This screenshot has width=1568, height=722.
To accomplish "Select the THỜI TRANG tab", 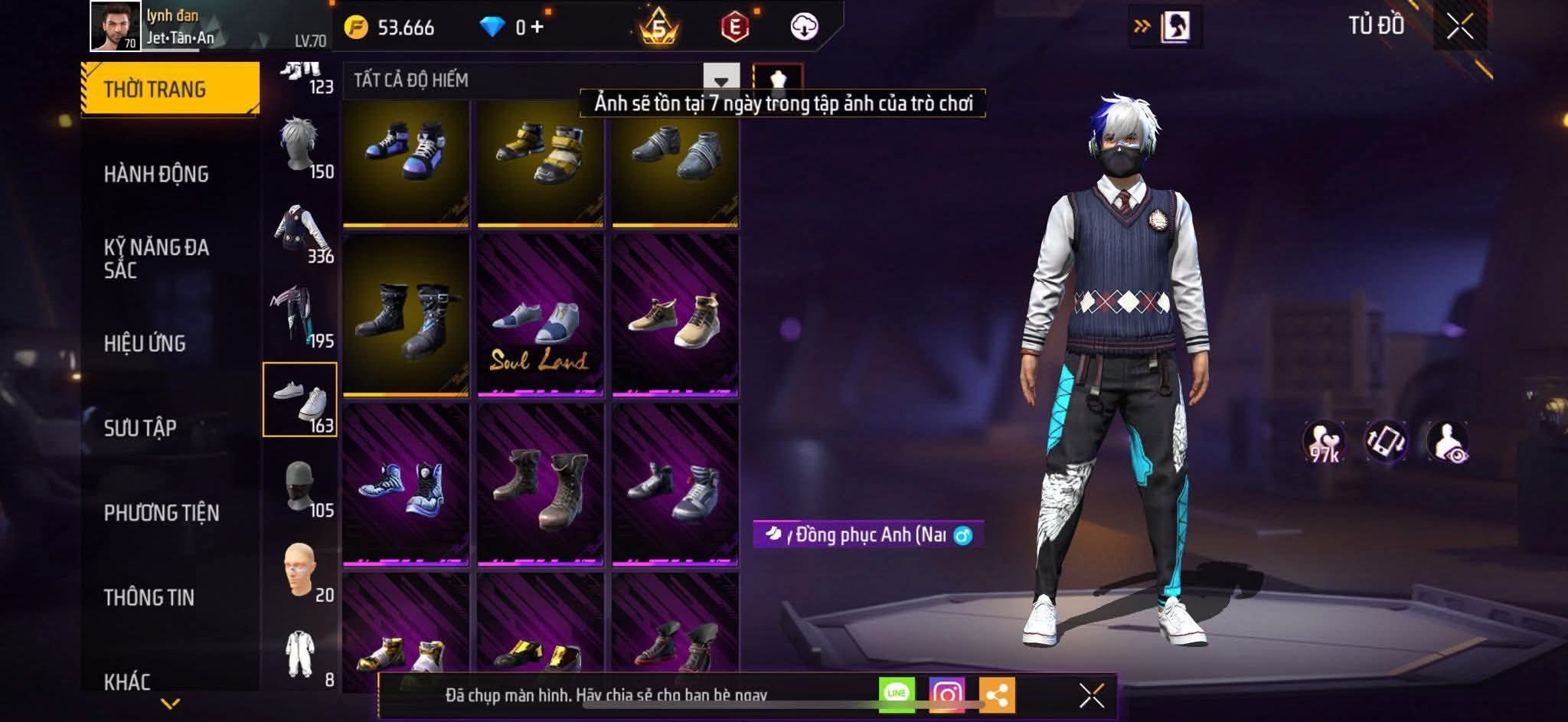I will click(x=170, y=89).
